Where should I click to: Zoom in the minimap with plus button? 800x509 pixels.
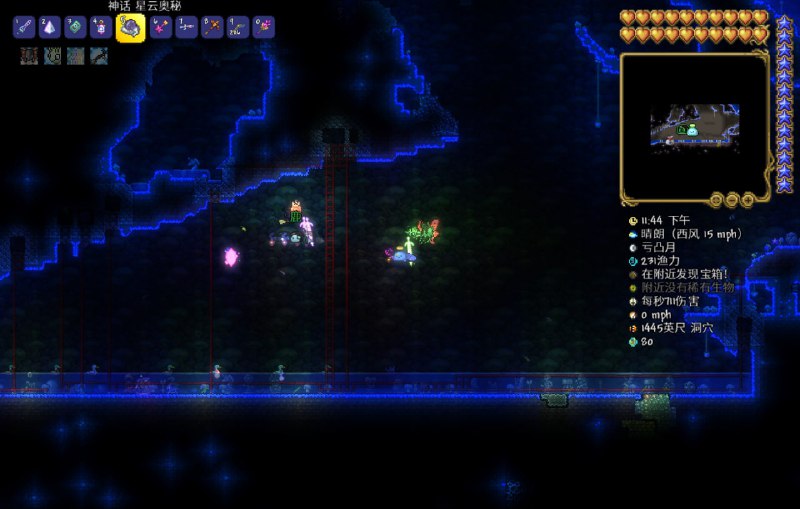point(748,199)
